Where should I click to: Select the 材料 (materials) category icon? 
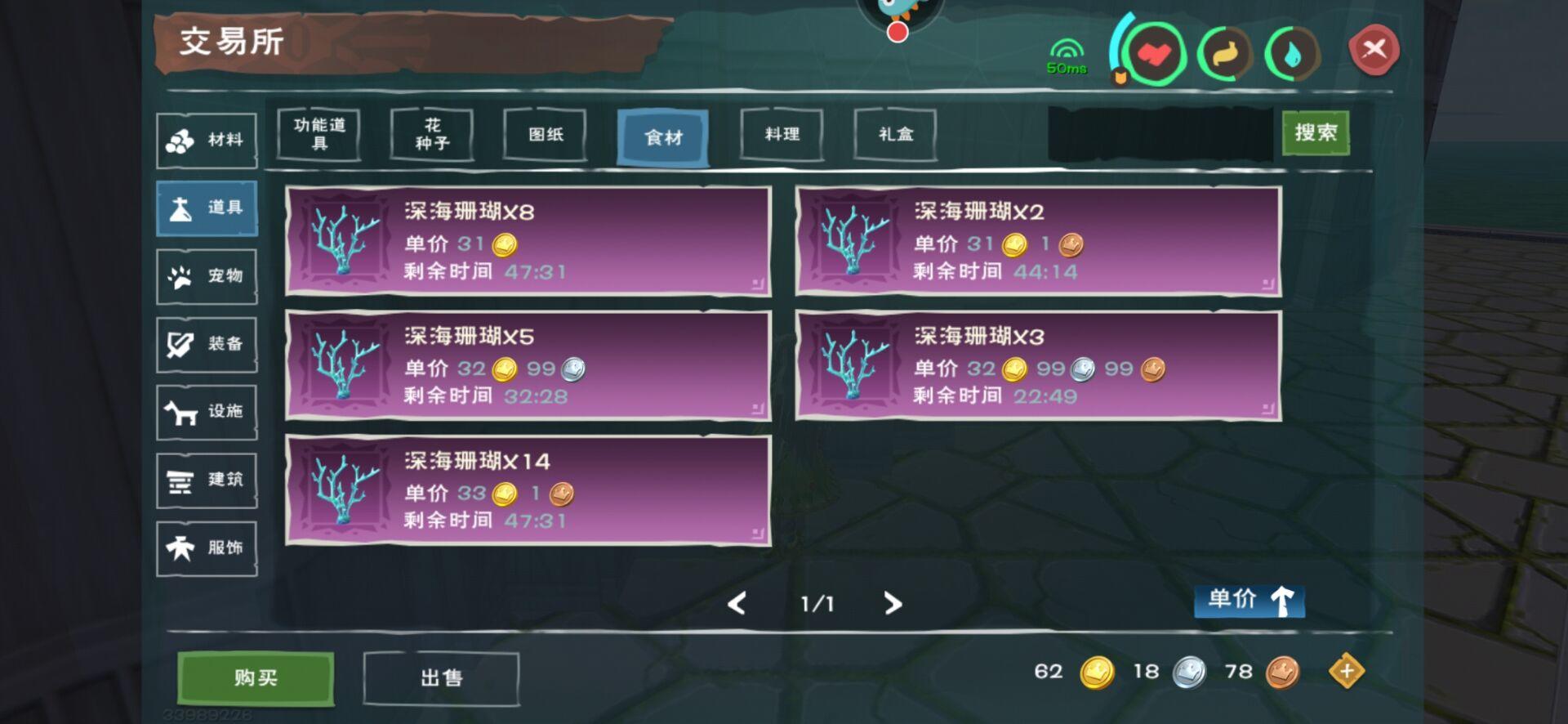pyautogui.click(x=206, y=139)
